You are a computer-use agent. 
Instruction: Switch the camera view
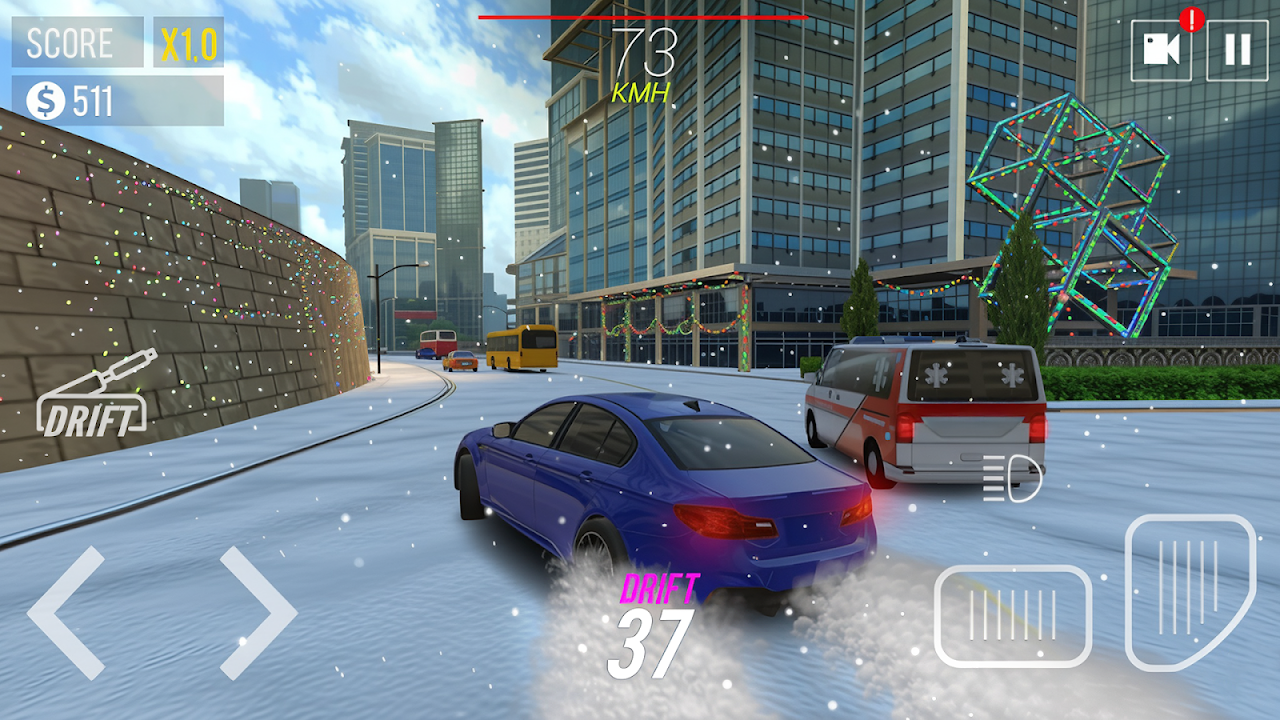point(1161,50)
